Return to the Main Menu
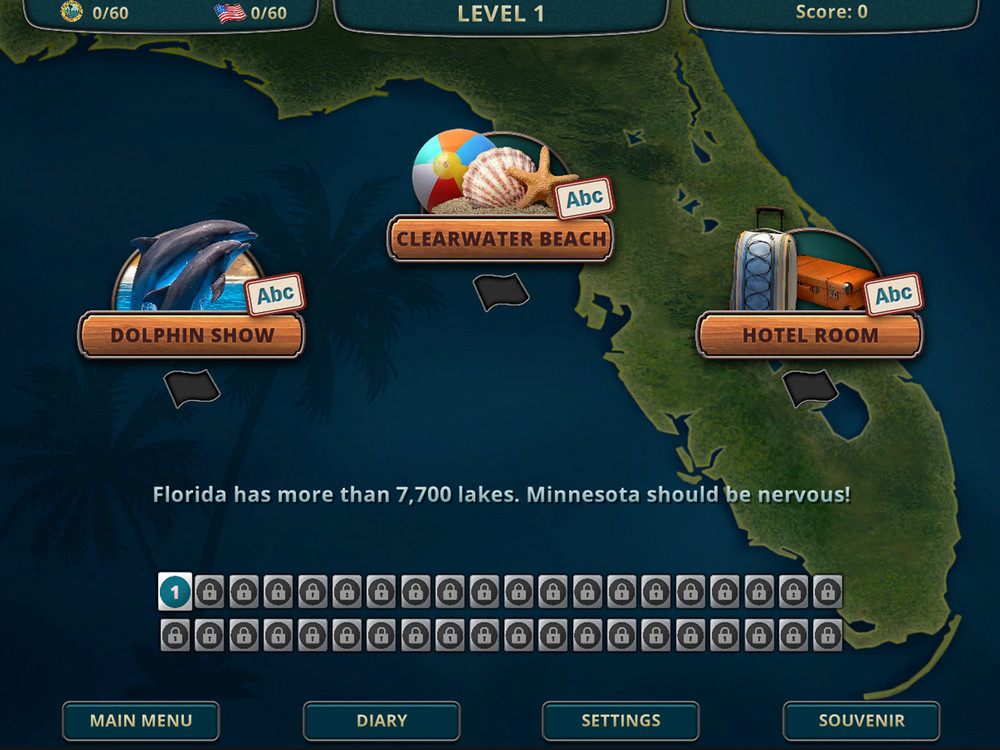The image size is (1000, 750). pos(141,720)
